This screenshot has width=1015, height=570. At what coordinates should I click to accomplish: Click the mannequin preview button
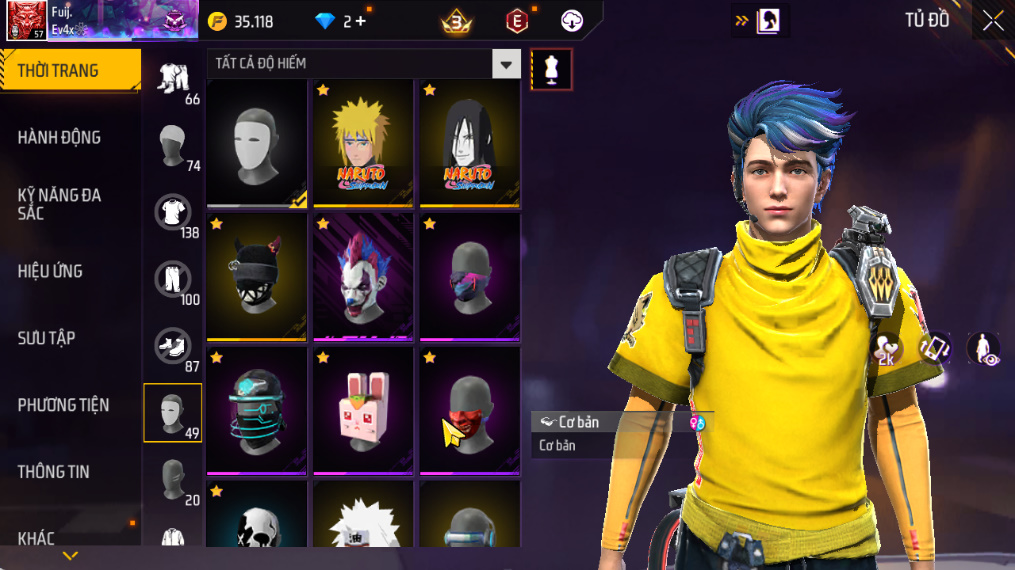tap(551, 69)
